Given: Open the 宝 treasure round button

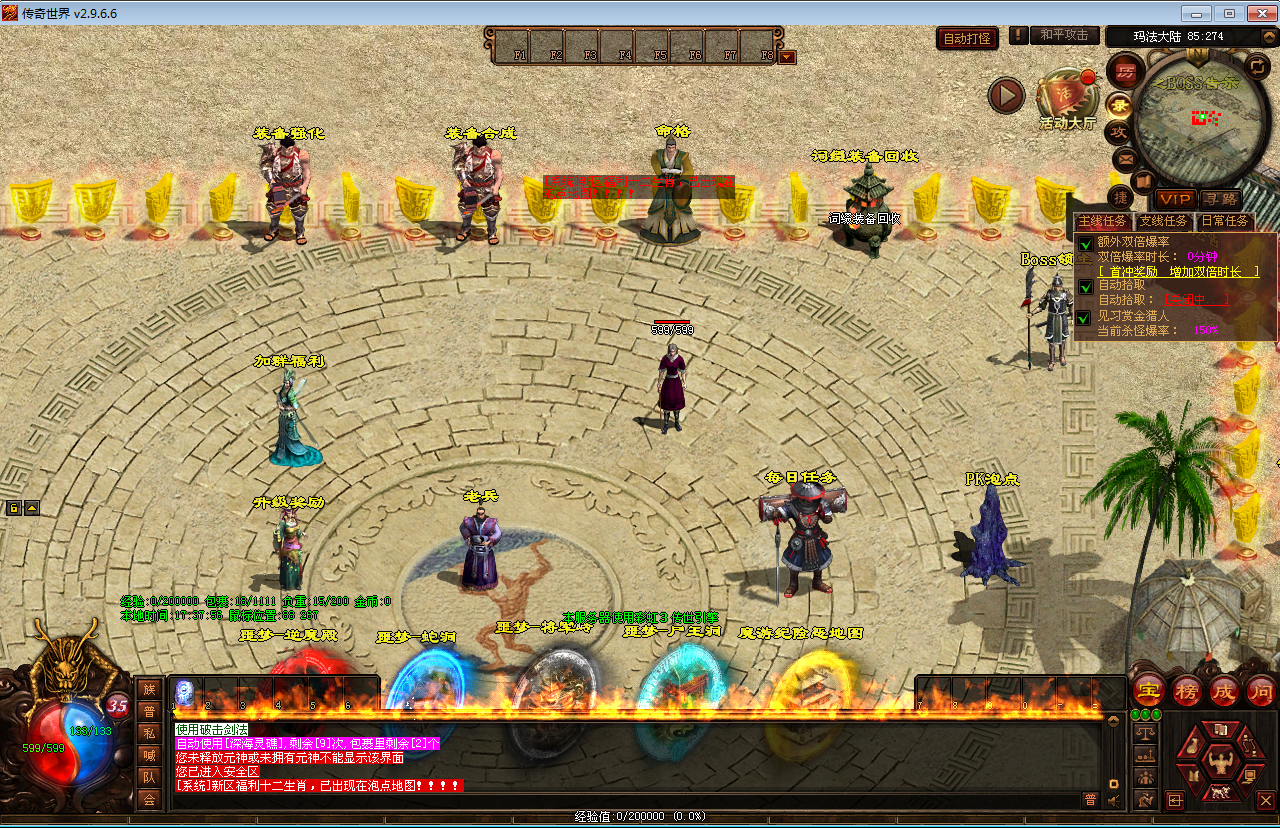Looking at the screenshot, I should pos(1147,690).
